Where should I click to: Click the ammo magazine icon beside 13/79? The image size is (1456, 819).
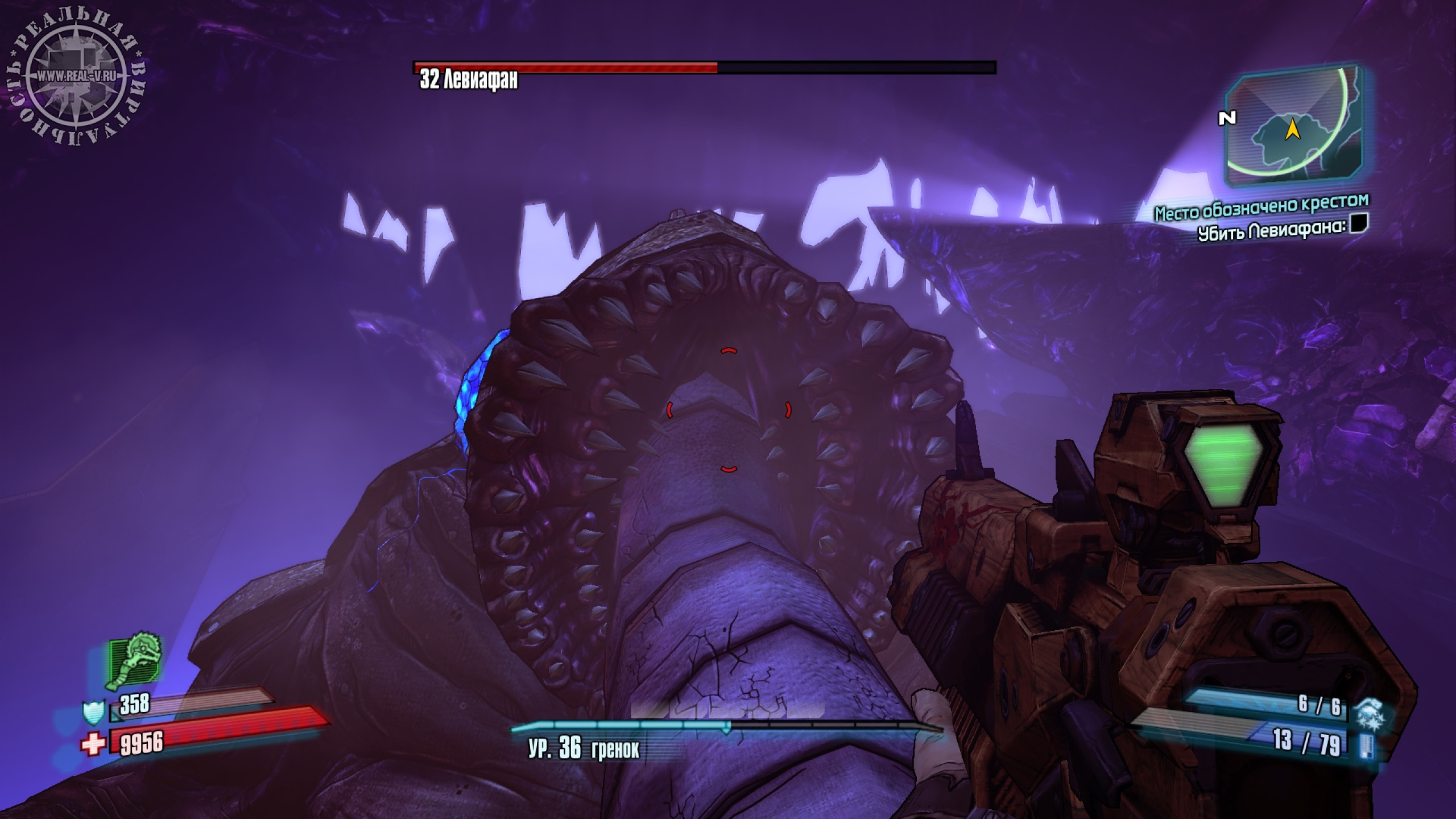point(1366,744)
